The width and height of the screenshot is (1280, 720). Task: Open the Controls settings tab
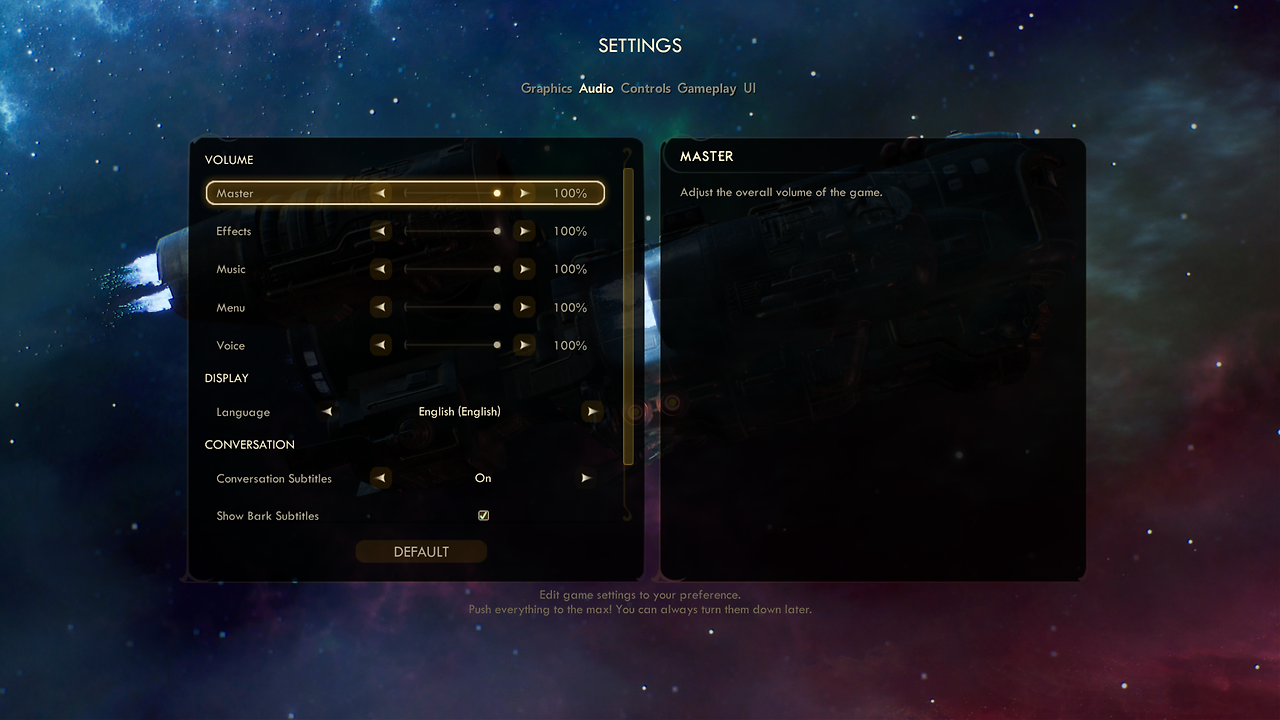(x=645, y=88)
